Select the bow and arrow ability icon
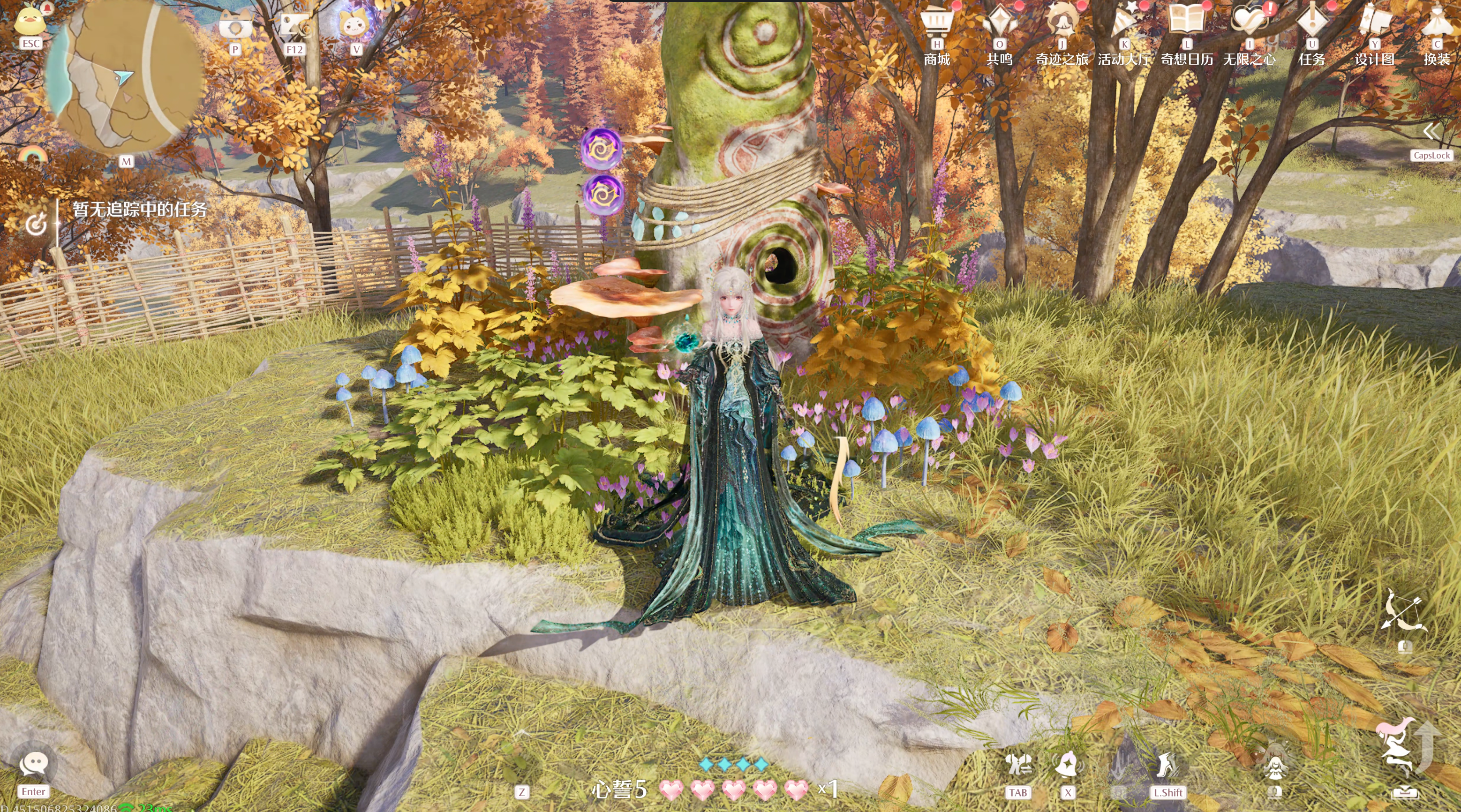 (x=1404, y=612)
